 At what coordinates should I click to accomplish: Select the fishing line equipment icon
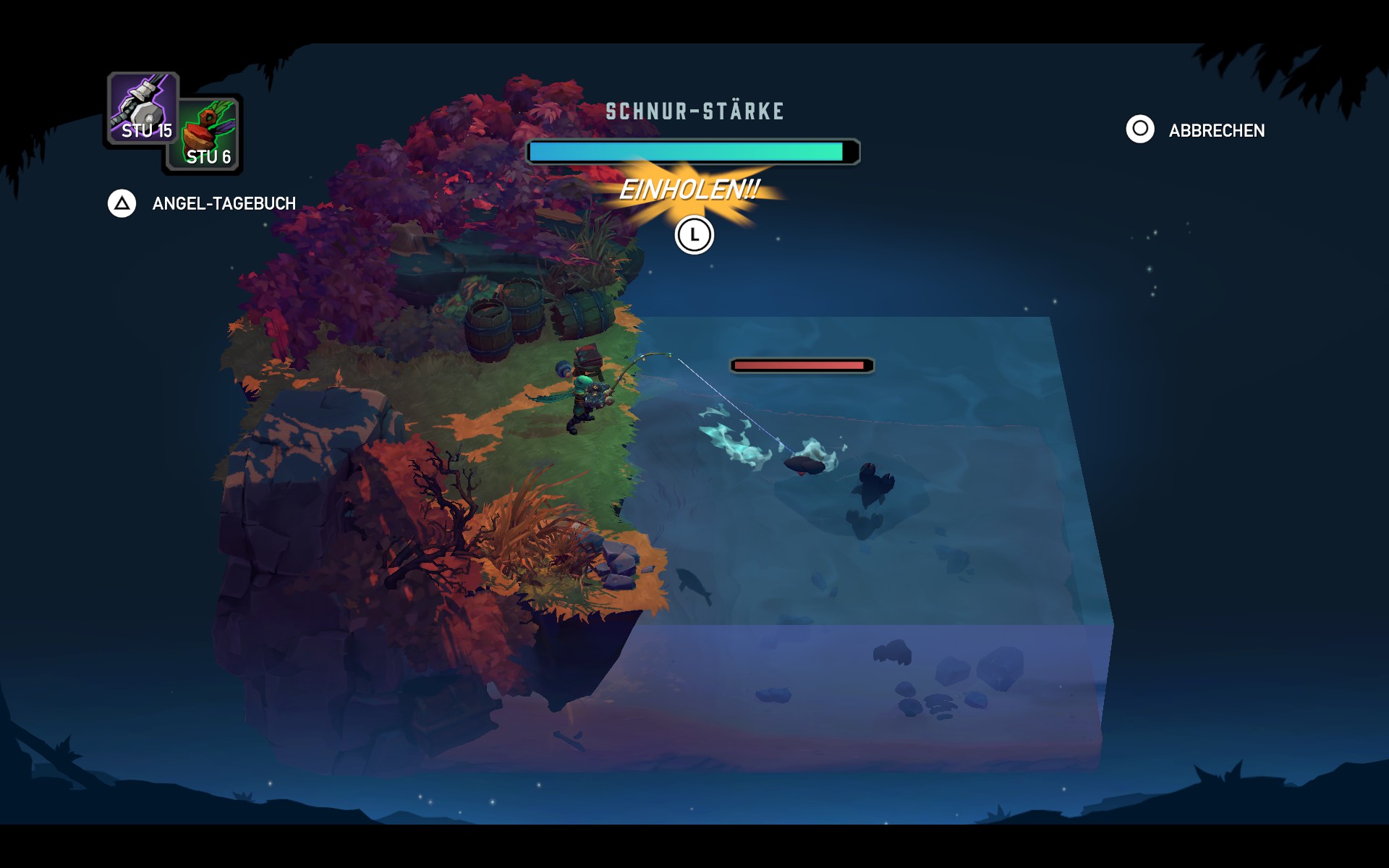pos(143,109)
